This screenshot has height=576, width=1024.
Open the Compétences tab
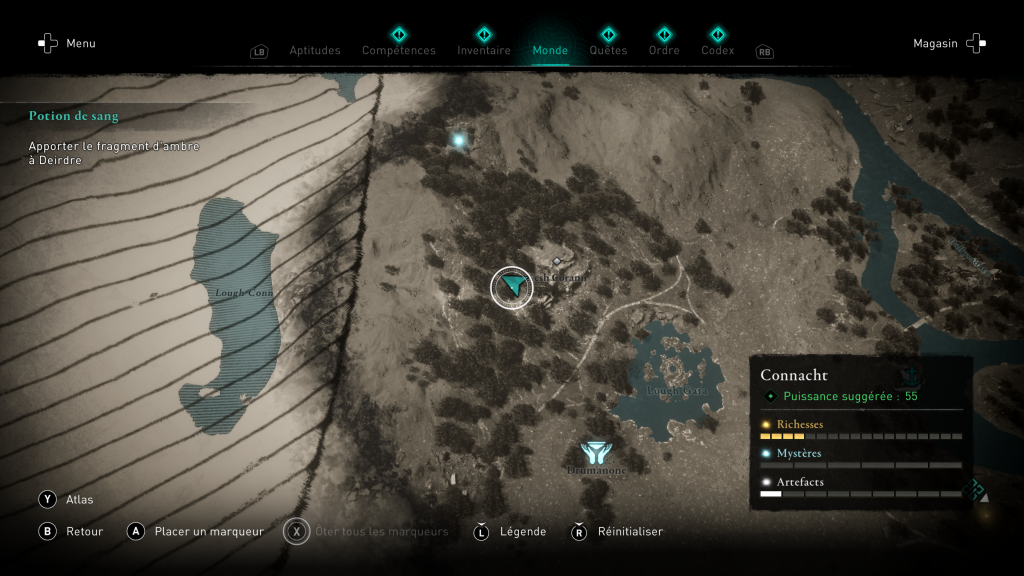coord(398,50)
